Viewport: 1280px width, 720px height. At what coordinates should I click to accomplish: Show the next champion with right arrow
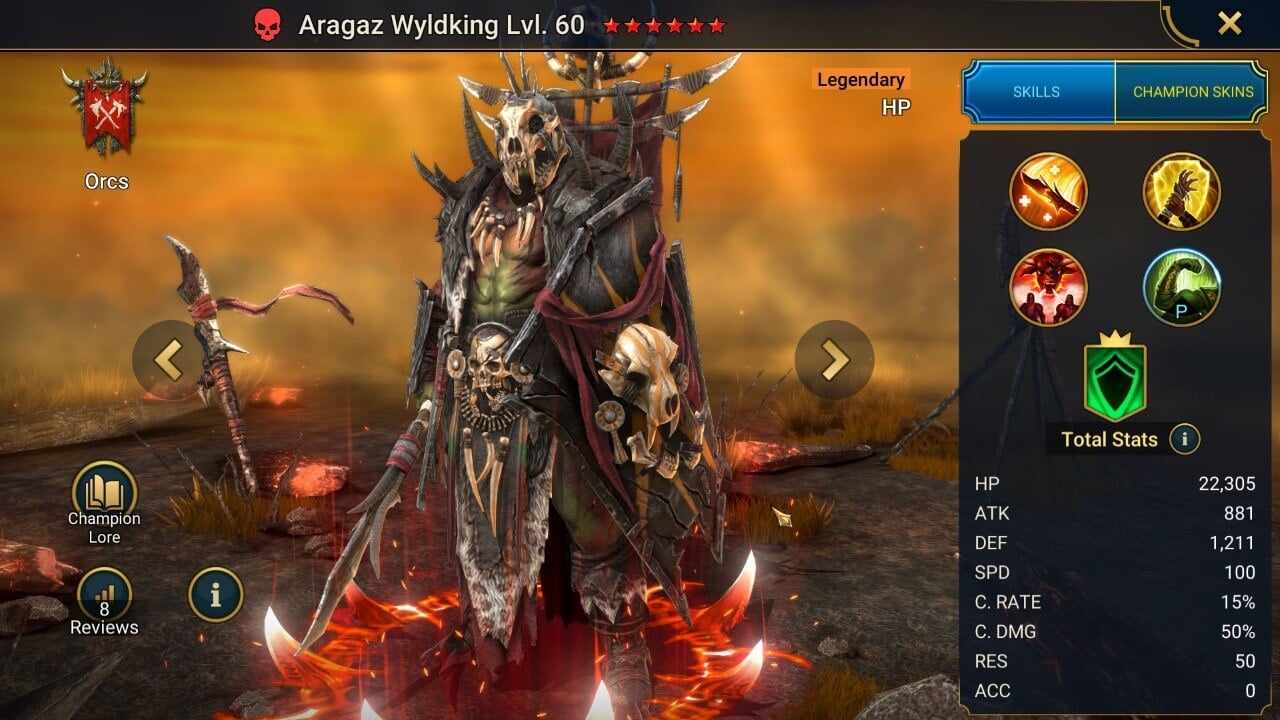[x=834, y=359]
